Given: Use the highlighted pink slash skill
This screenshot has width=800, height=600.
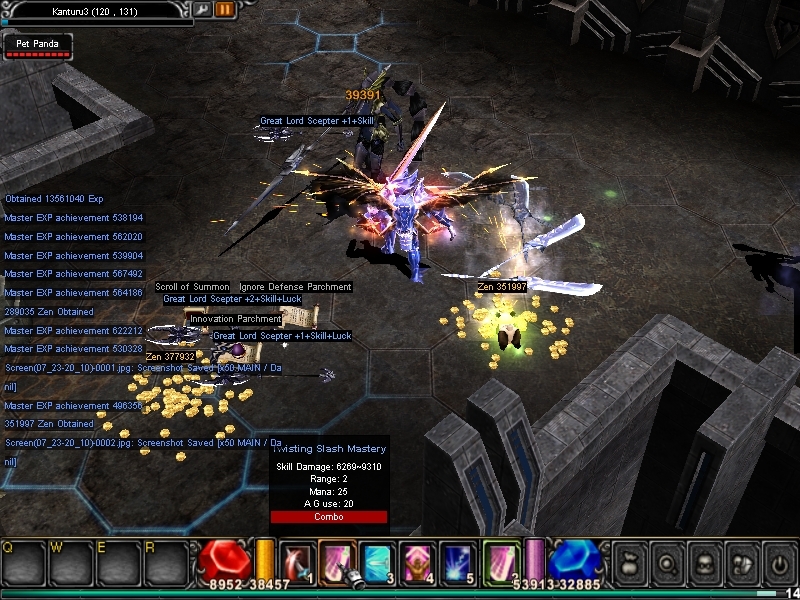Looking at the screenshot, I should (338, 560).
